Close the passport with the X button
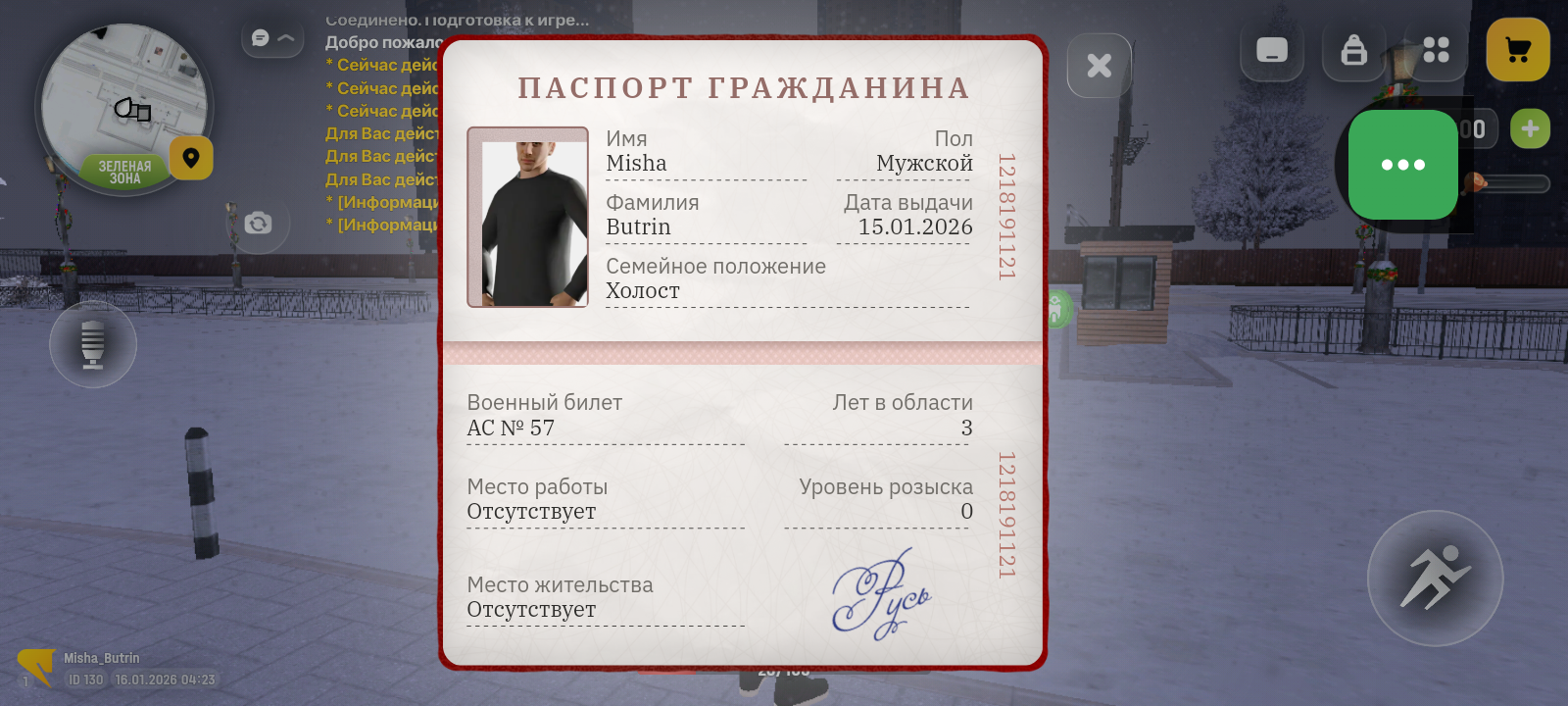This screenshot has height=706, width=1568. [1099, 65]
